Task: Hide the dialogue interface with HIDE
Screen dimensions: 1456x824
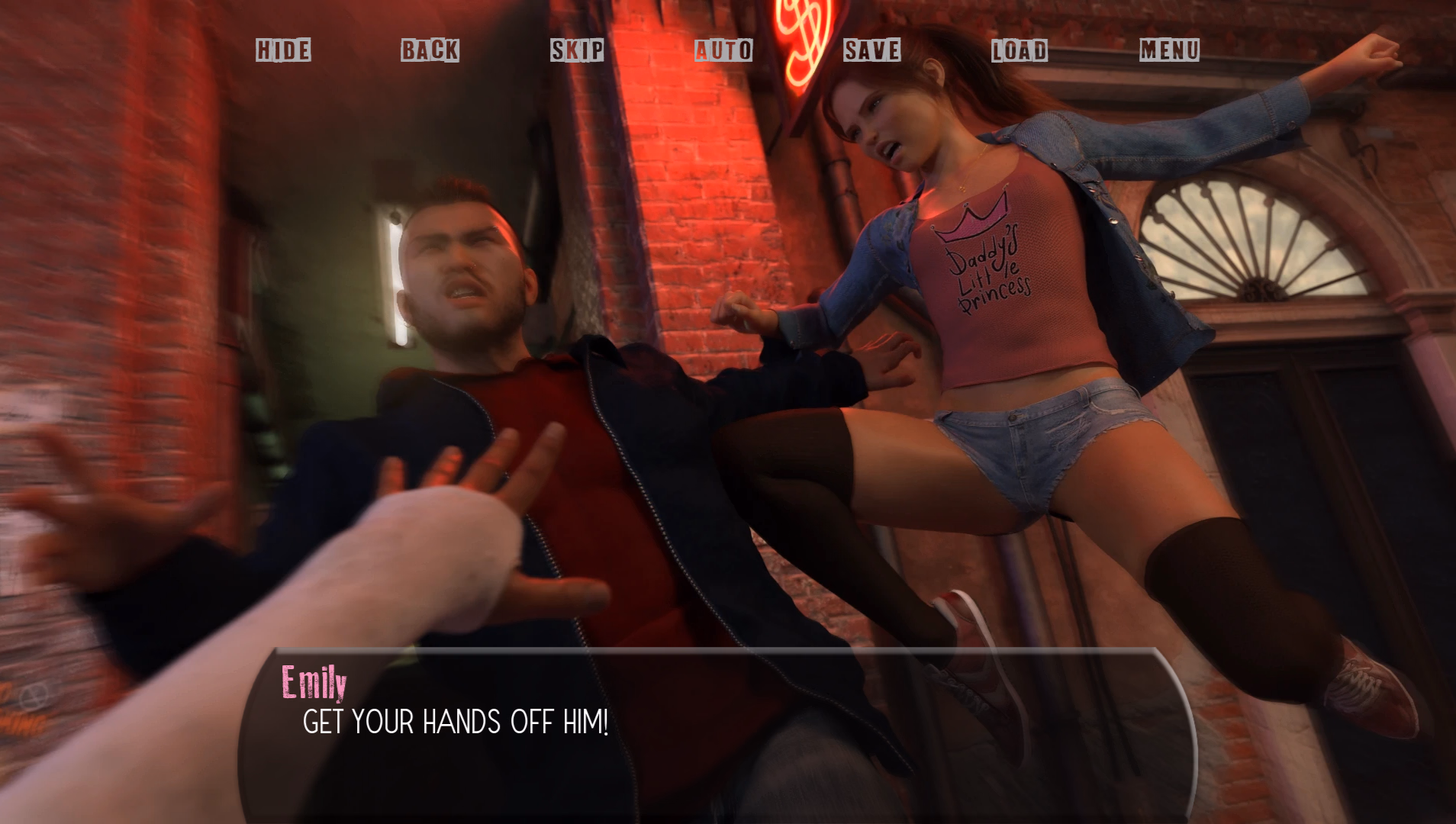Action: pyautogui.click(x=283, y=50)
